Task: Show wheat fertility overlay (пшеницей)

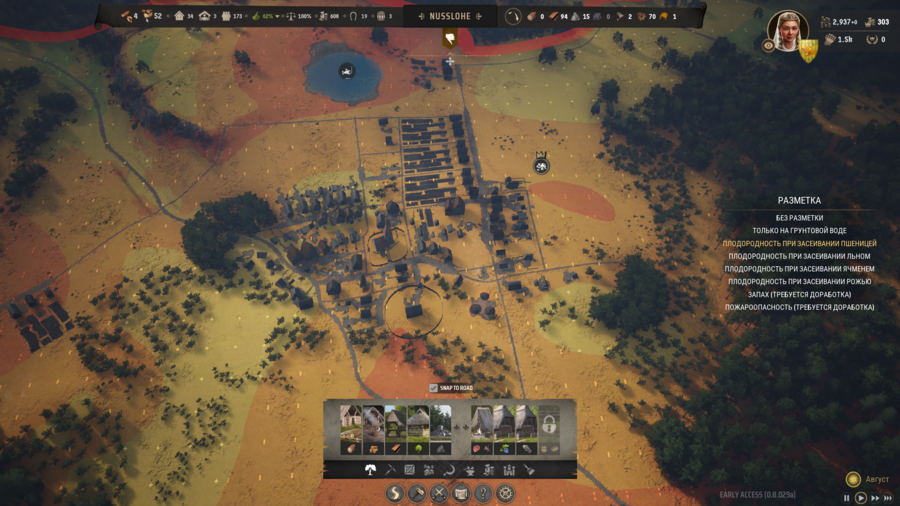Action: pos(799,244)
